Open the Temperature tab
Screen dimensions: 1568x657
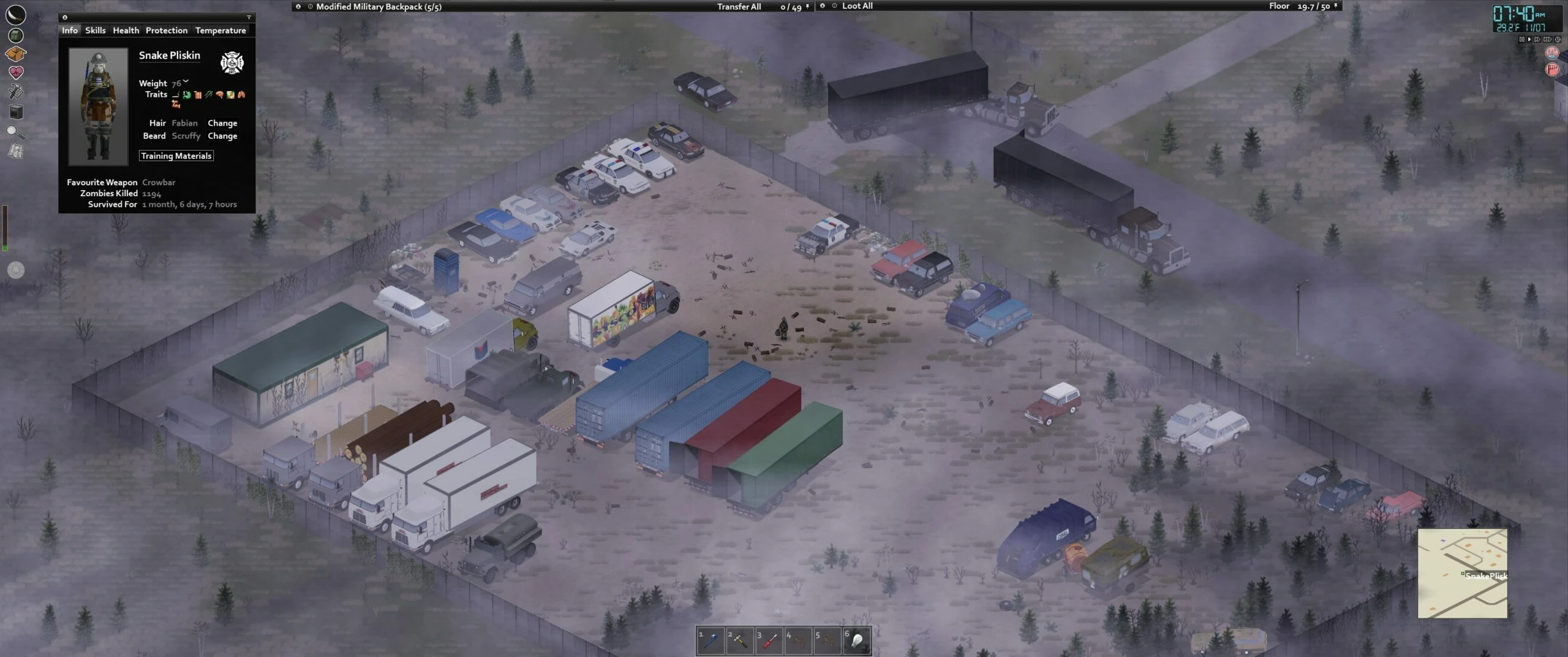[221, 30]
